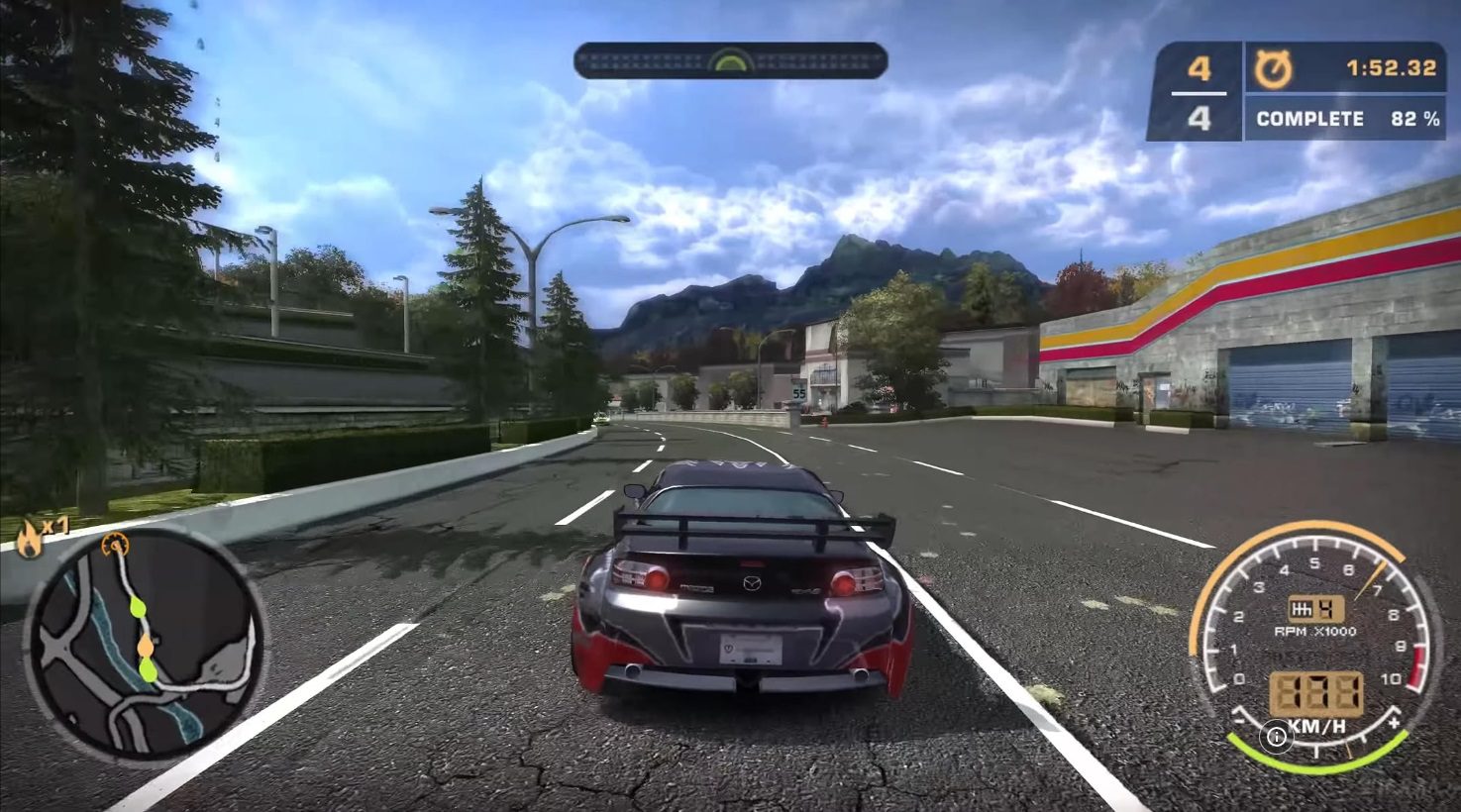Click the orange waypoint blip on the minimap
The image size is (1461, 812).
(146, 647)
